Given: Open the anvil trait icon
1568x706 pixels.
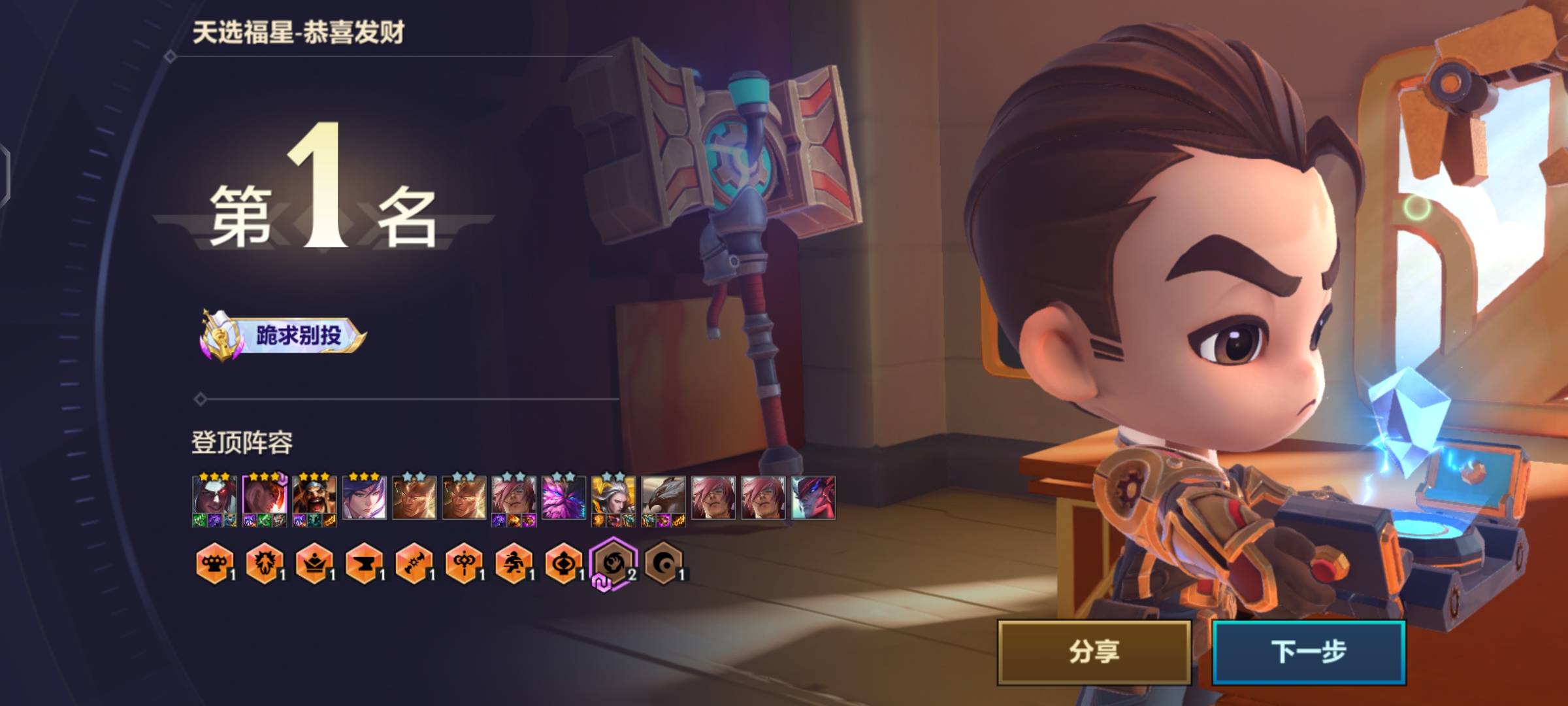Looking at the screenshot, I should coord(364,563).
